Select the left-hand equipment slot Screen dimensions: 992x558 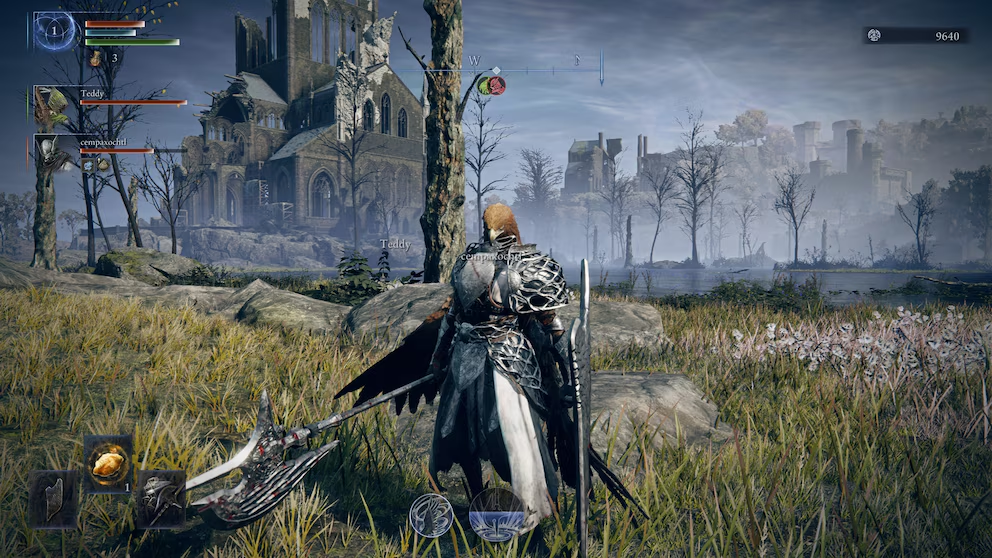pos(54,498)
